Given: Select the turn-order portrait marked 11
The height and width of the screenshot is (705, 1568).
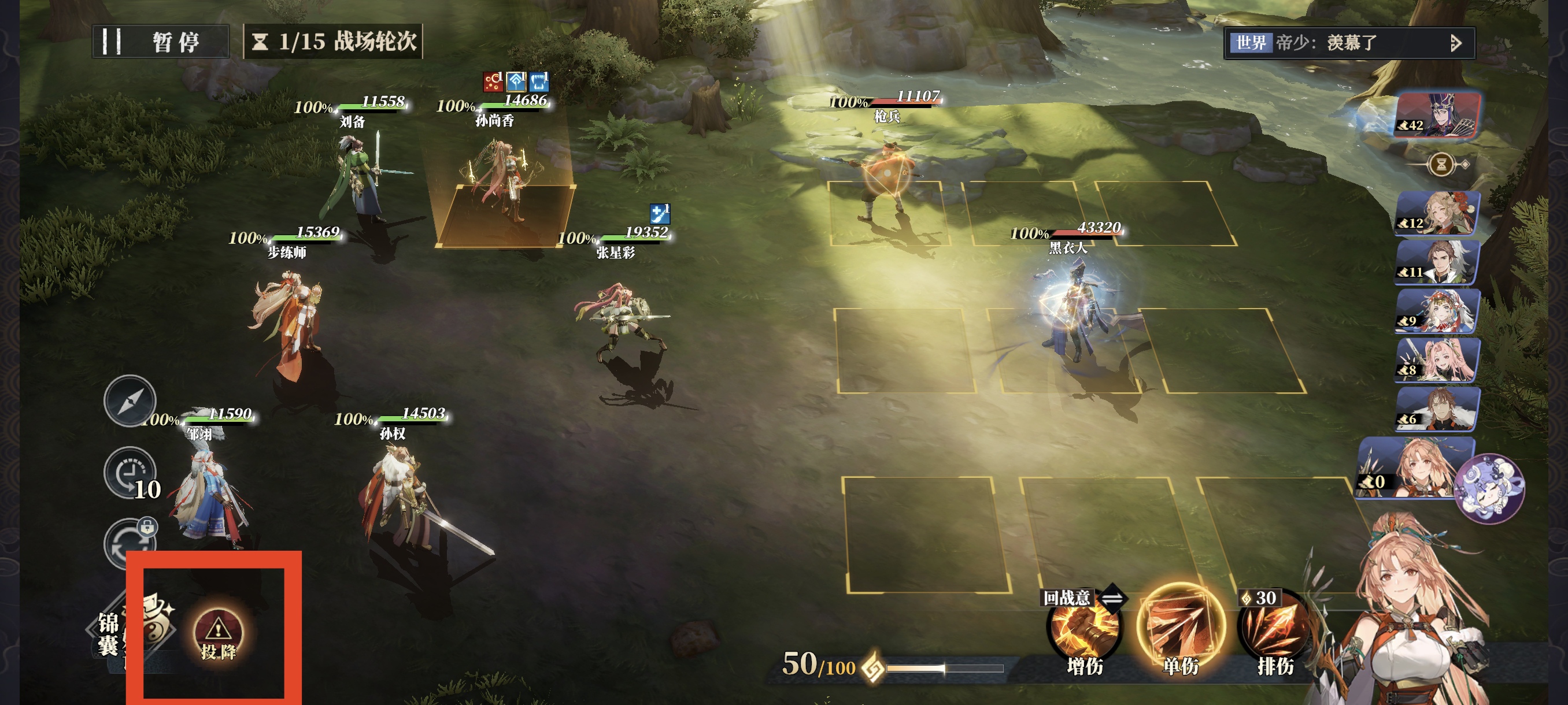Looking at the screenshot, I should click(1437, 262).
